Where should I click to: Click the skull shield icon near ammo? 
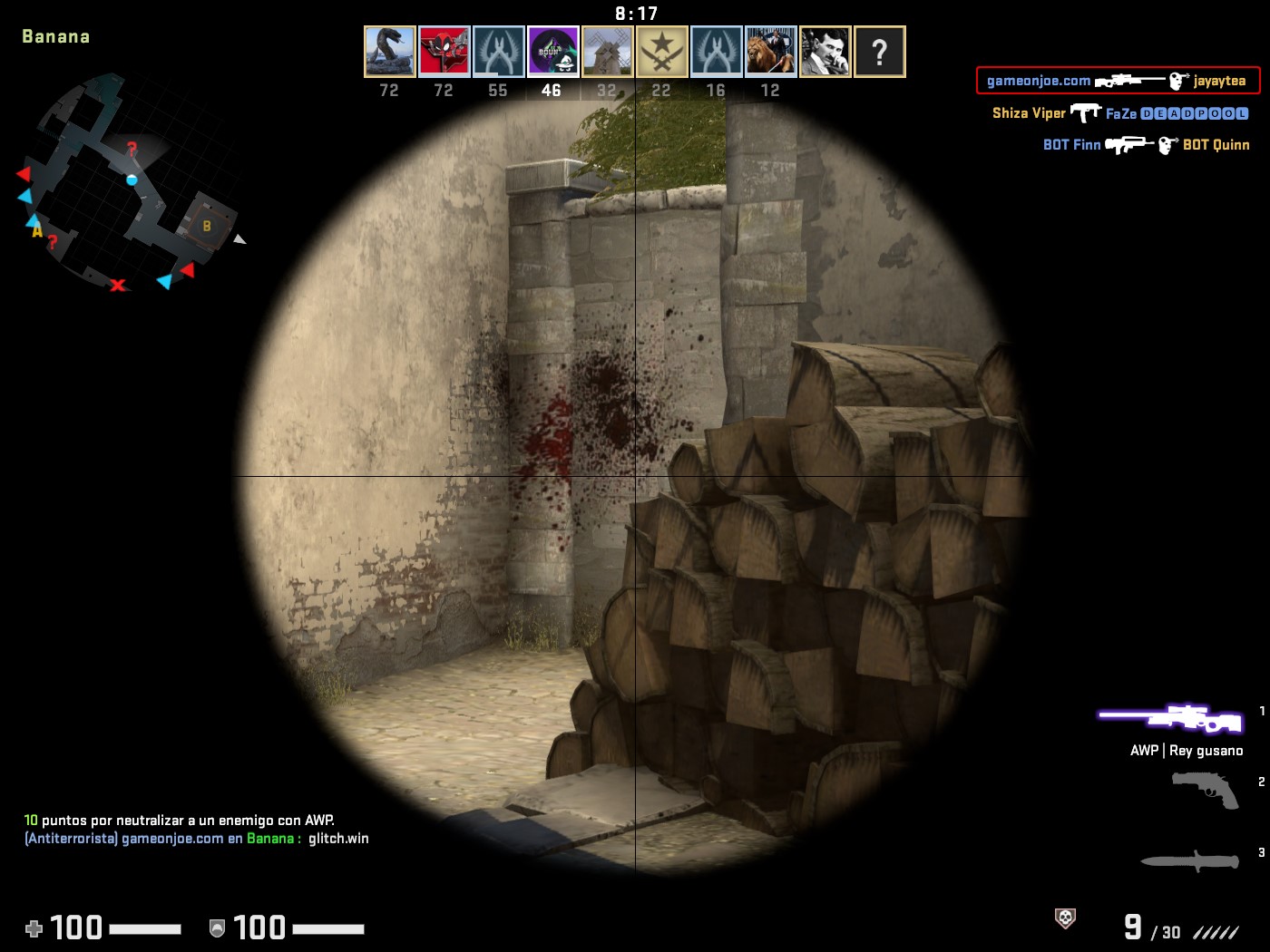pos(1066,918)
